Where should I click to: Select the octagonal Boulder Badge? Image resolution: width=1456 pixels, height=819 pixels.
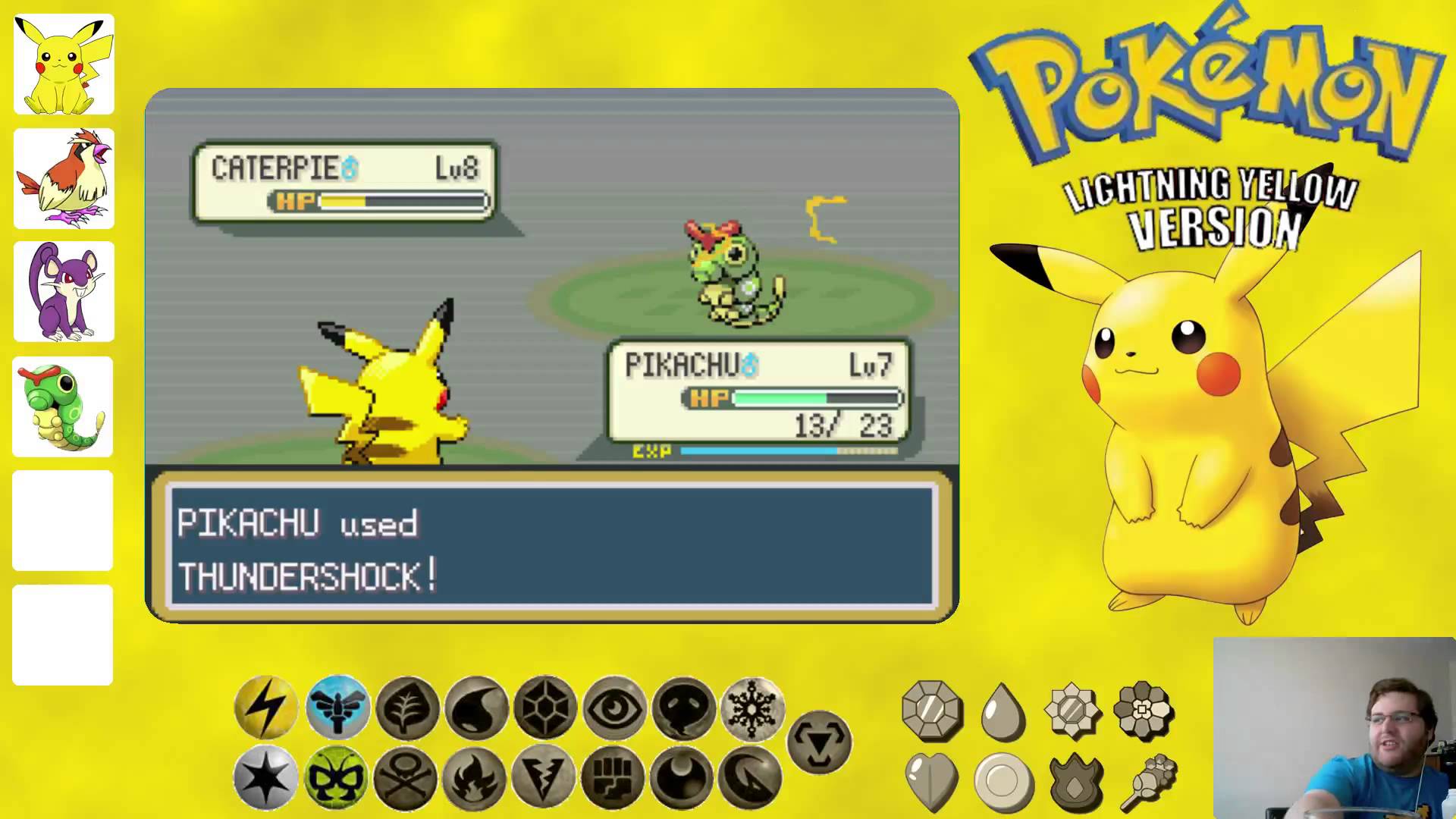(x=932, y=711)
